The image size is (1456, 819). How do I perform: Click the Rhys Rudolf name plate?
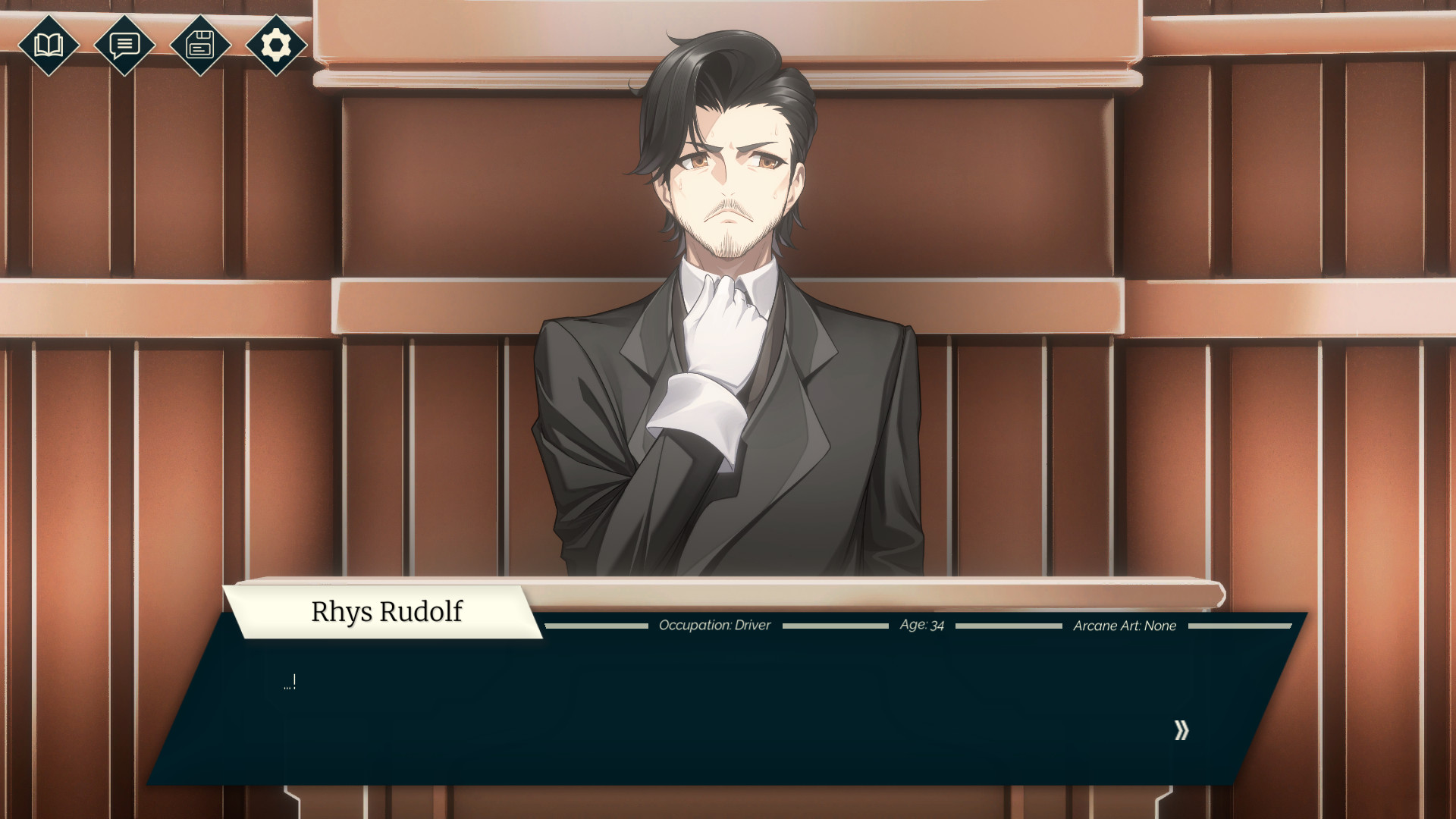[387, 612]
